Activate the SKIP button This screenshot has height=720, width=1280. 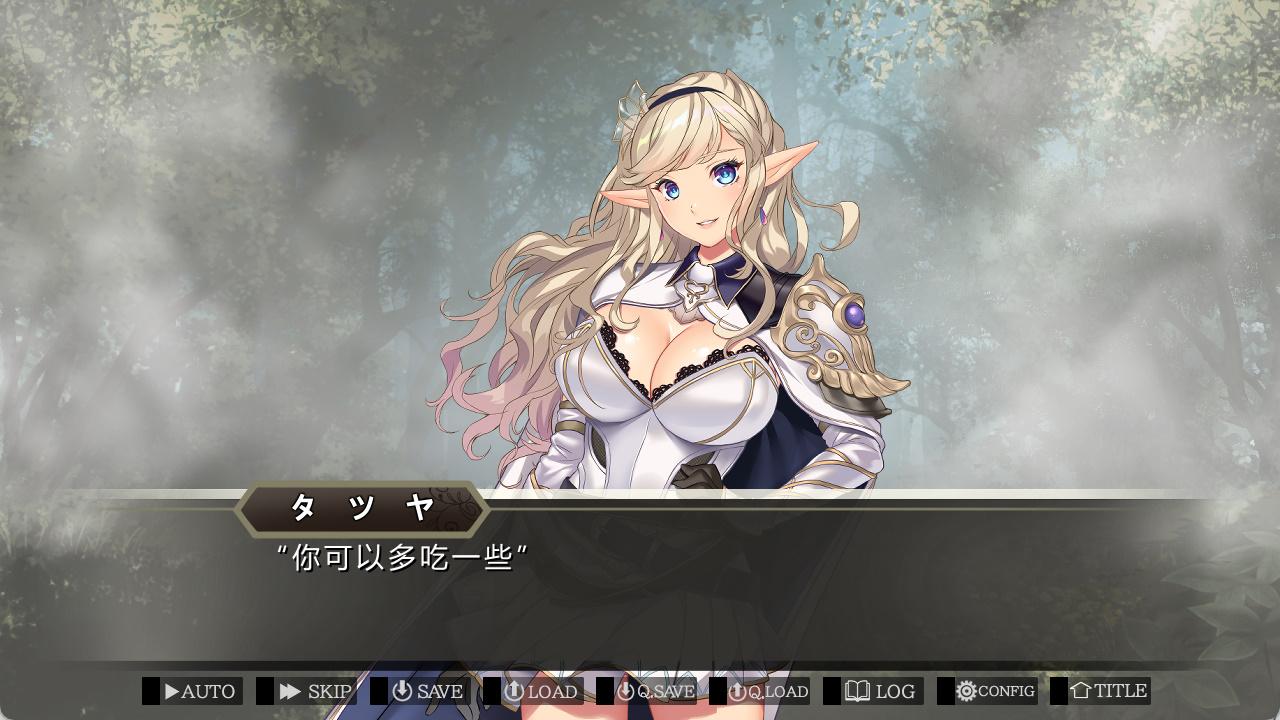point(314,691)
